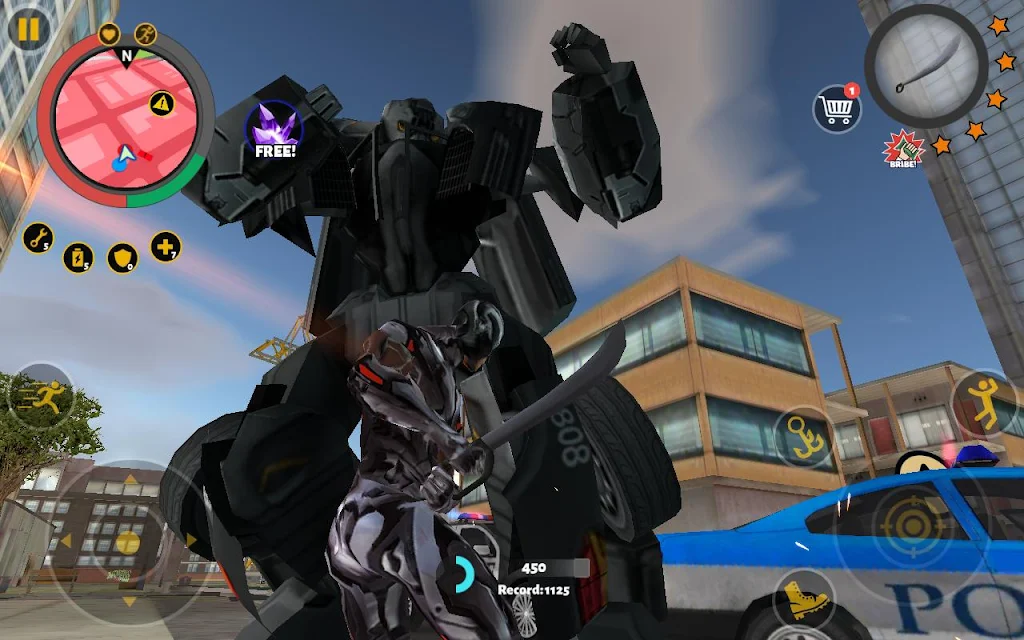
Task: Pause the game with the pause button
Action: [x=28, y=29]
